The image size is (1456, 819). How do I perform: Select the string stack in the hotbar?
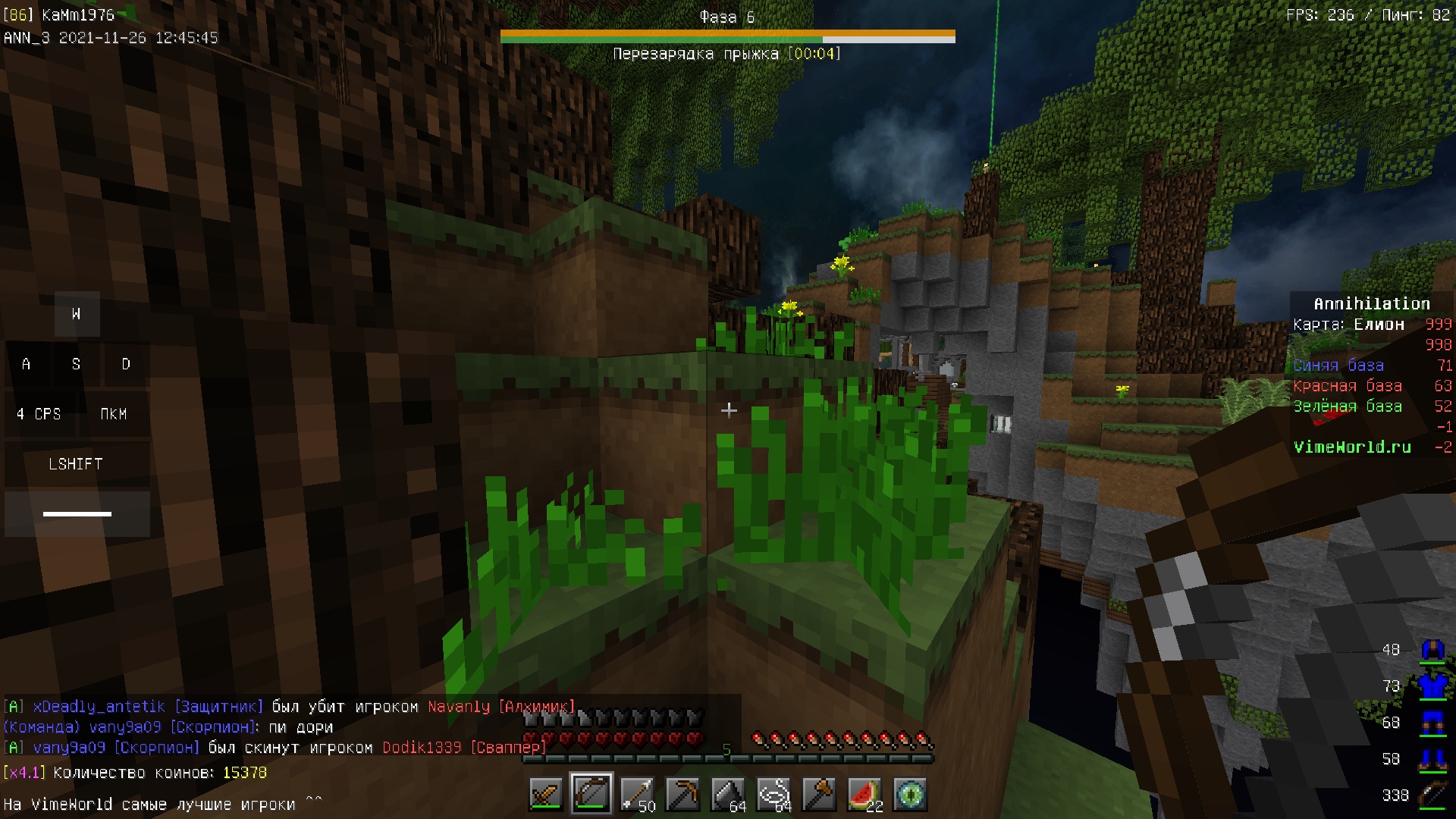point(773,795)
